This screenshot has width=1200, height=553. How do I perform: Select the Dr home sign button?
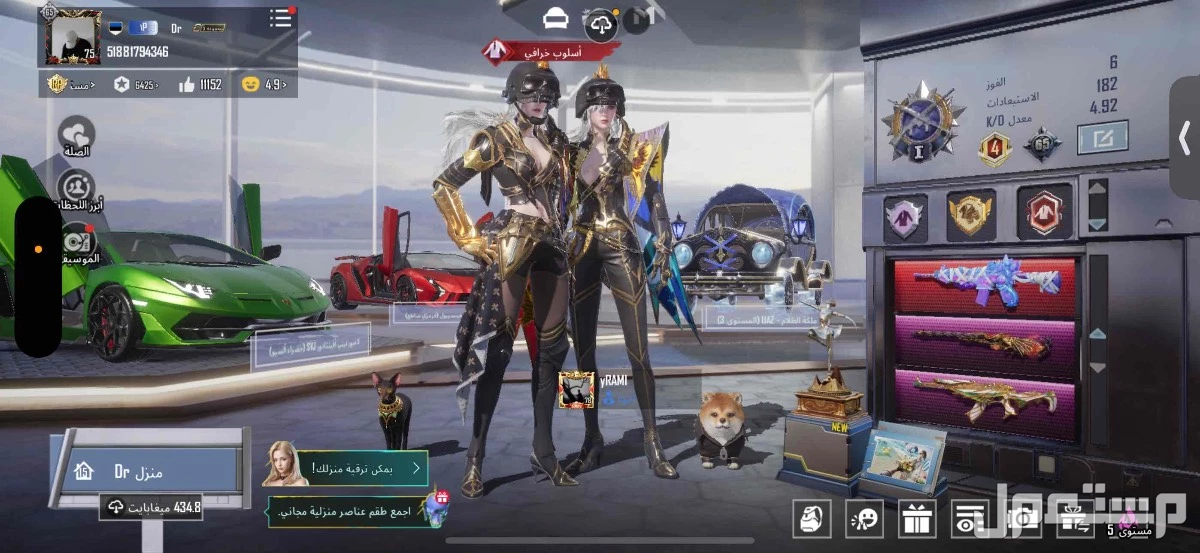pyautogui.click(x=148, y=471)
